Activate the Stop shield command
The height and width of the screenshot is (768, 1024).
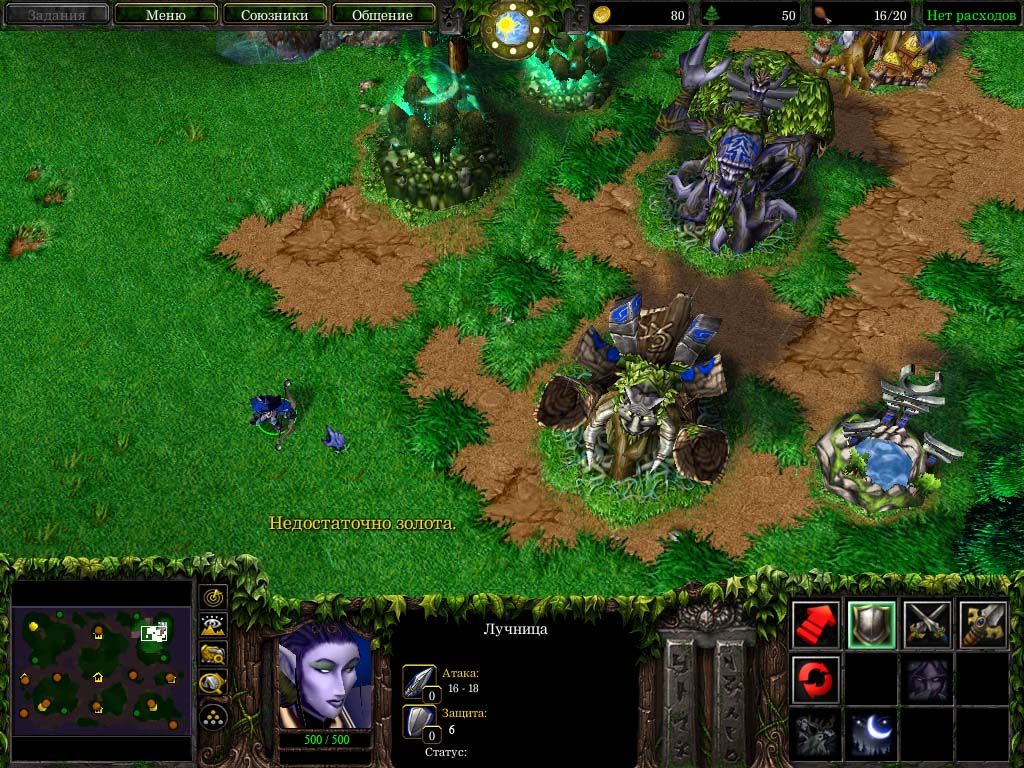(x=870, y=625)
